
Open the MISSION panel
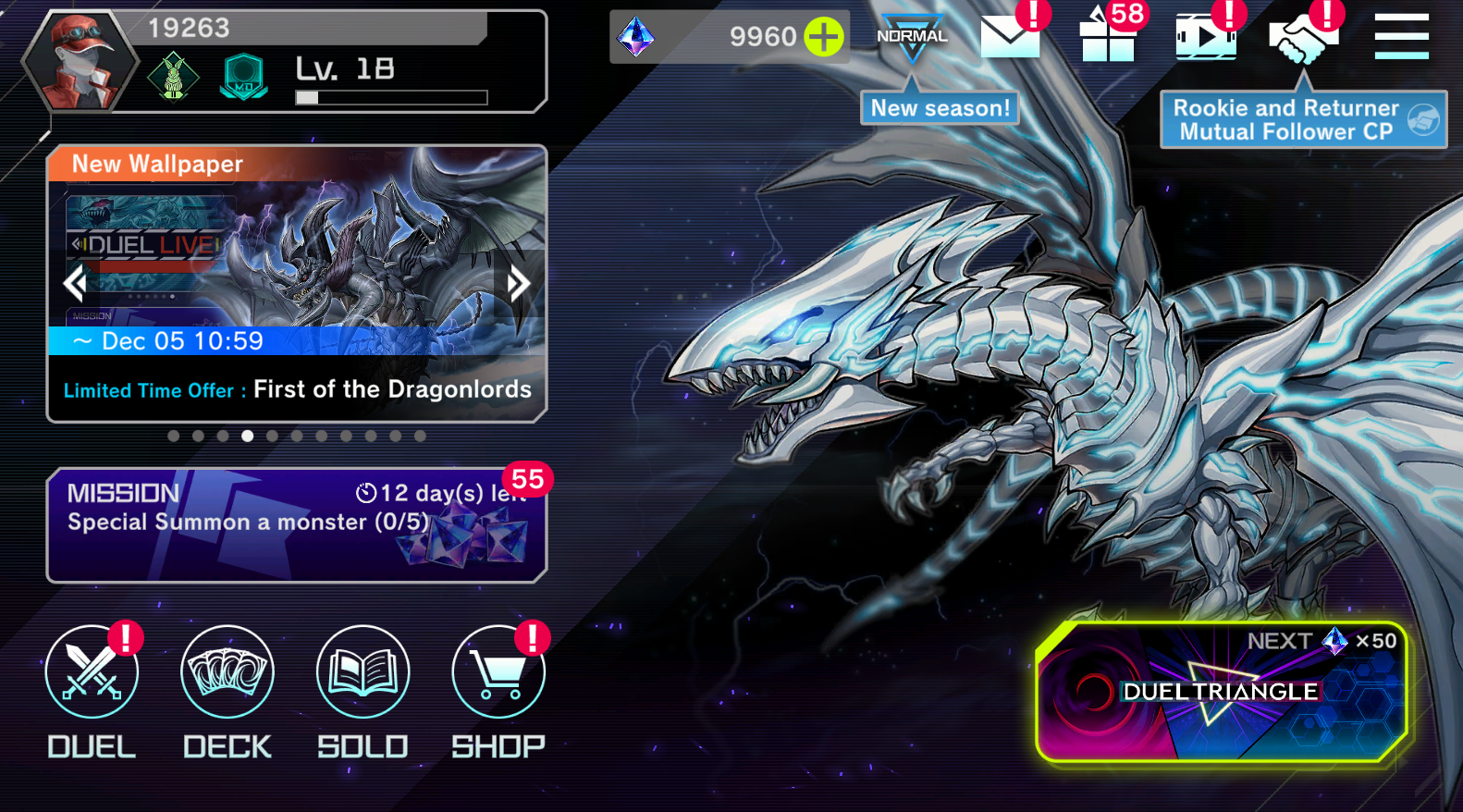coord(296,524)
